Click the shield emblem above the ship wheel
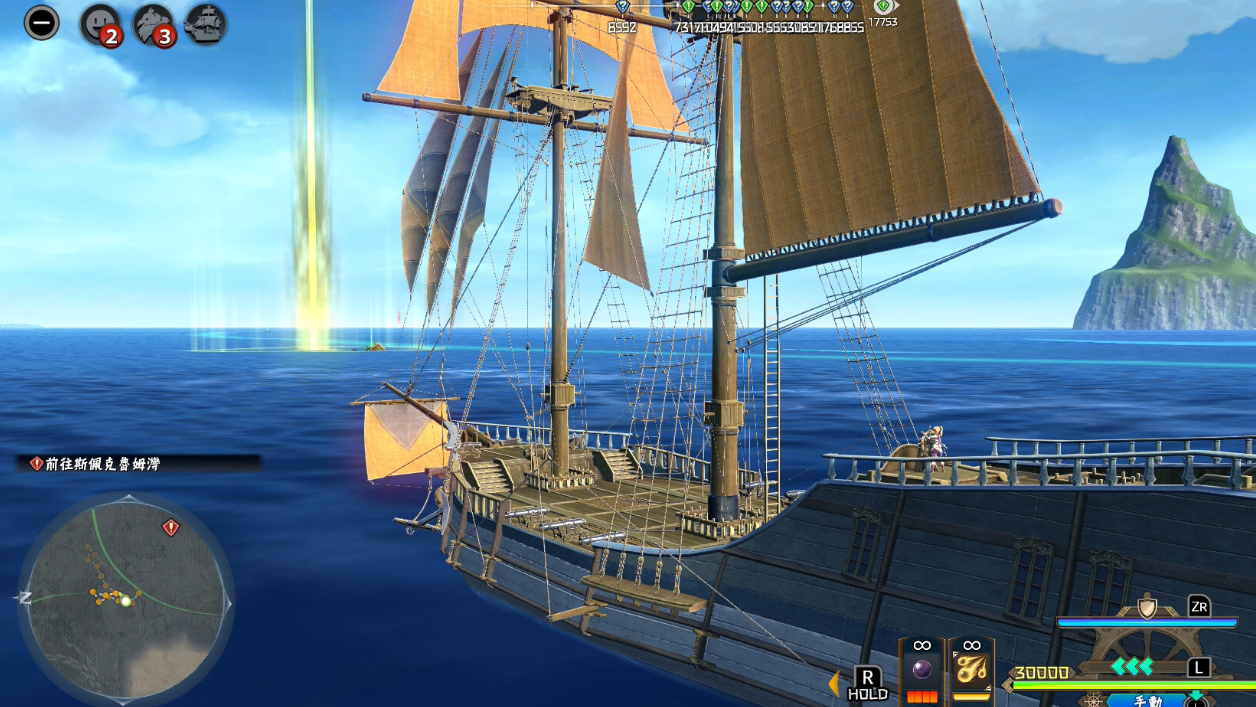The image size is (1256, 707). [1147, 607]
